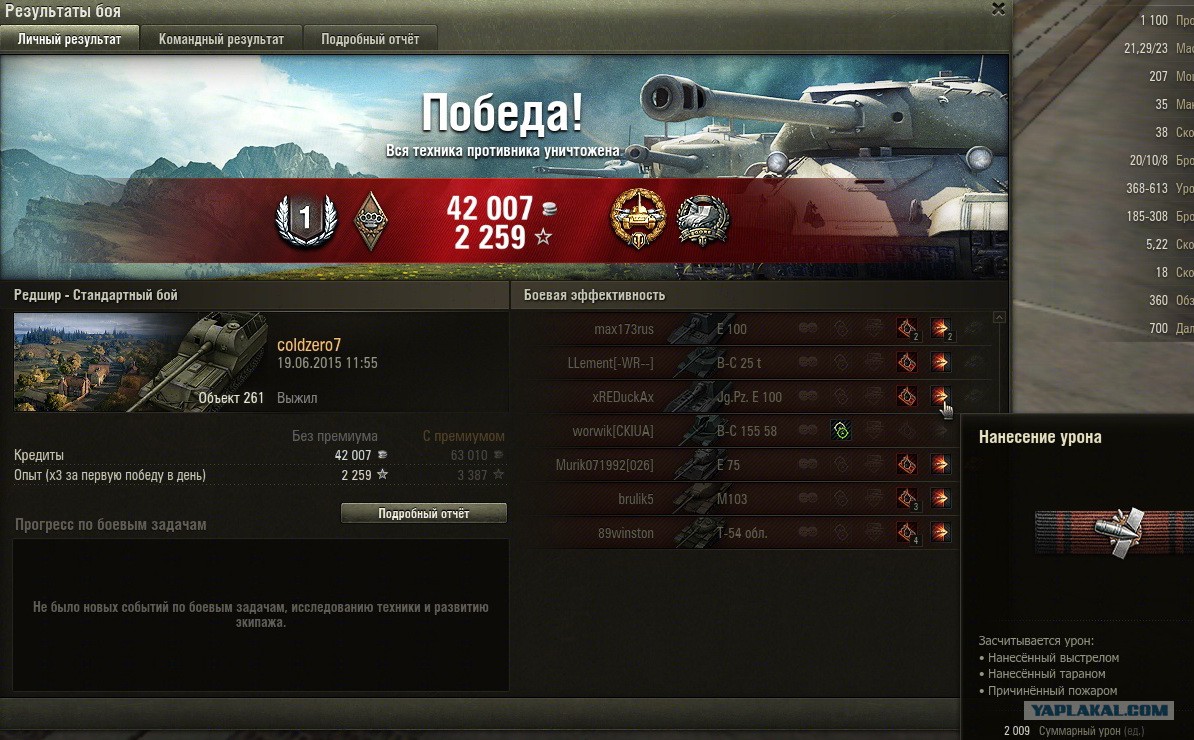This screenshot has height=740, width=1194.
Task: Click the damage icon on 89winston's row
Action: click(x=940, y=533)
